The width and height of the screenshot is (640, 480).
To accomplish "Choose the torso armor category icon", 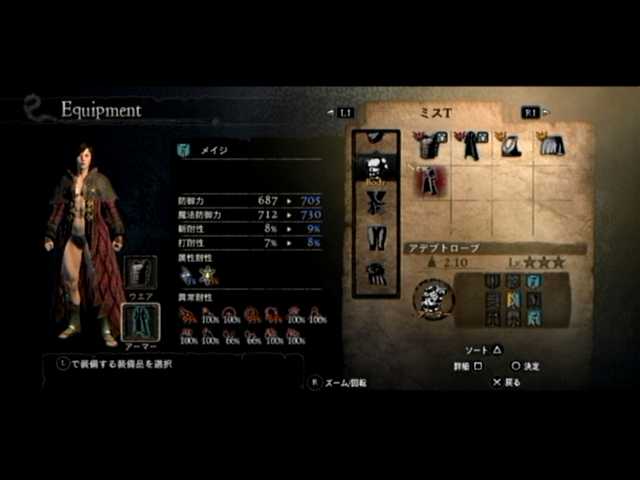I will pyautogui.click(x=375, y=167).
